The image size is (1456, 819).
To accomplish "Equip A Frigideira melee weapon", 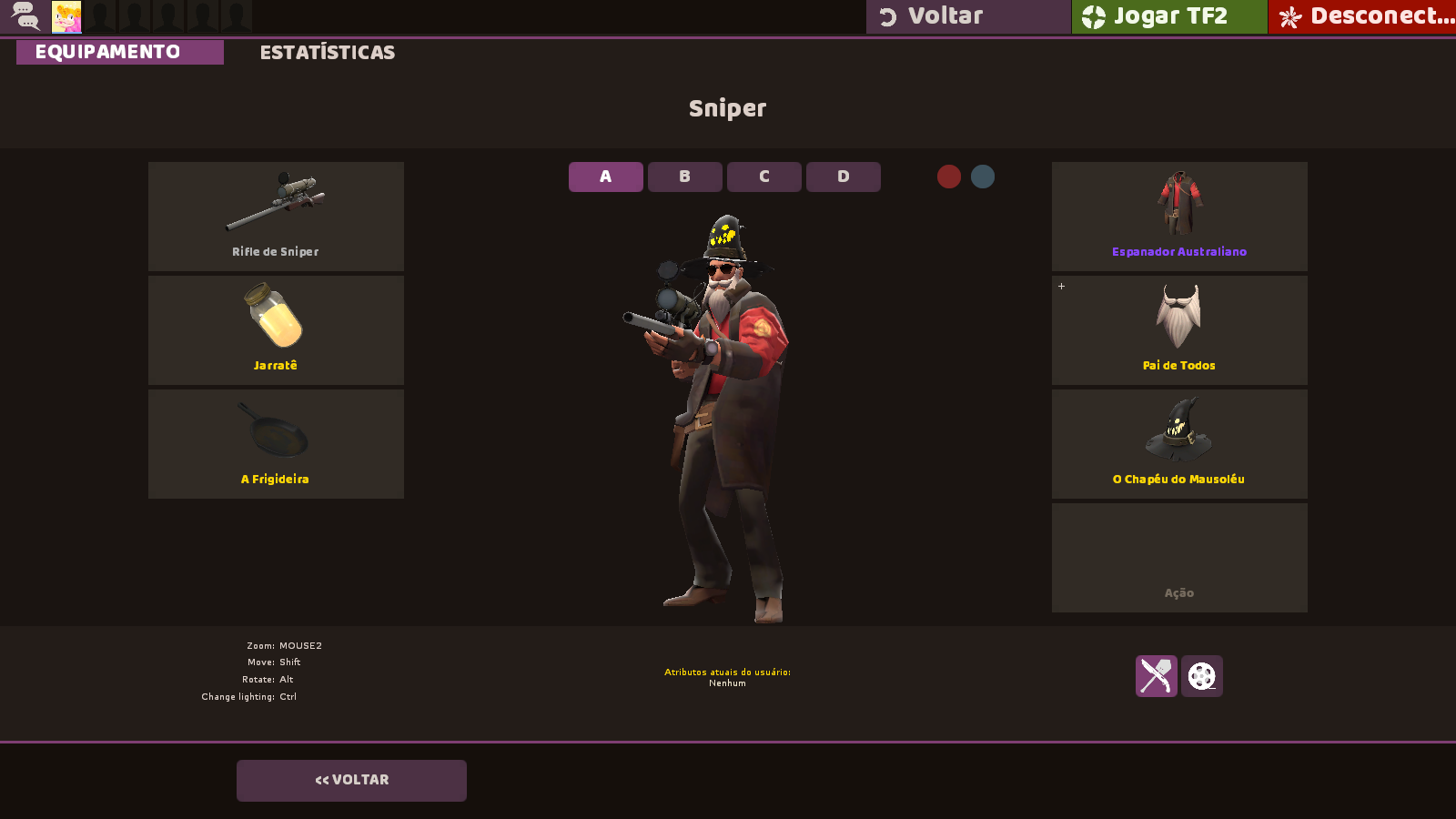I will [x=276, y=443].
